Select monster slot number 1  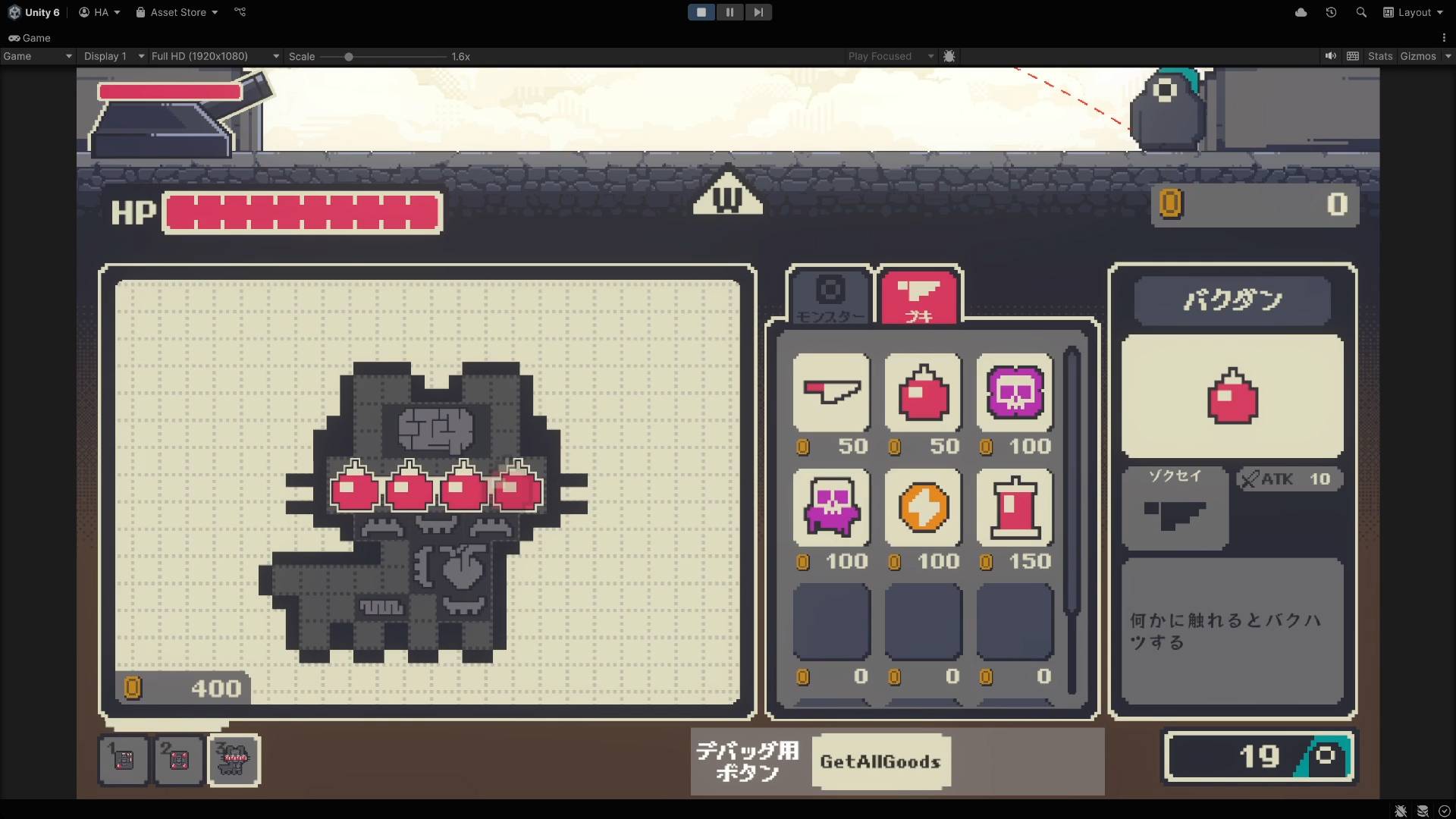coord(124,759)
